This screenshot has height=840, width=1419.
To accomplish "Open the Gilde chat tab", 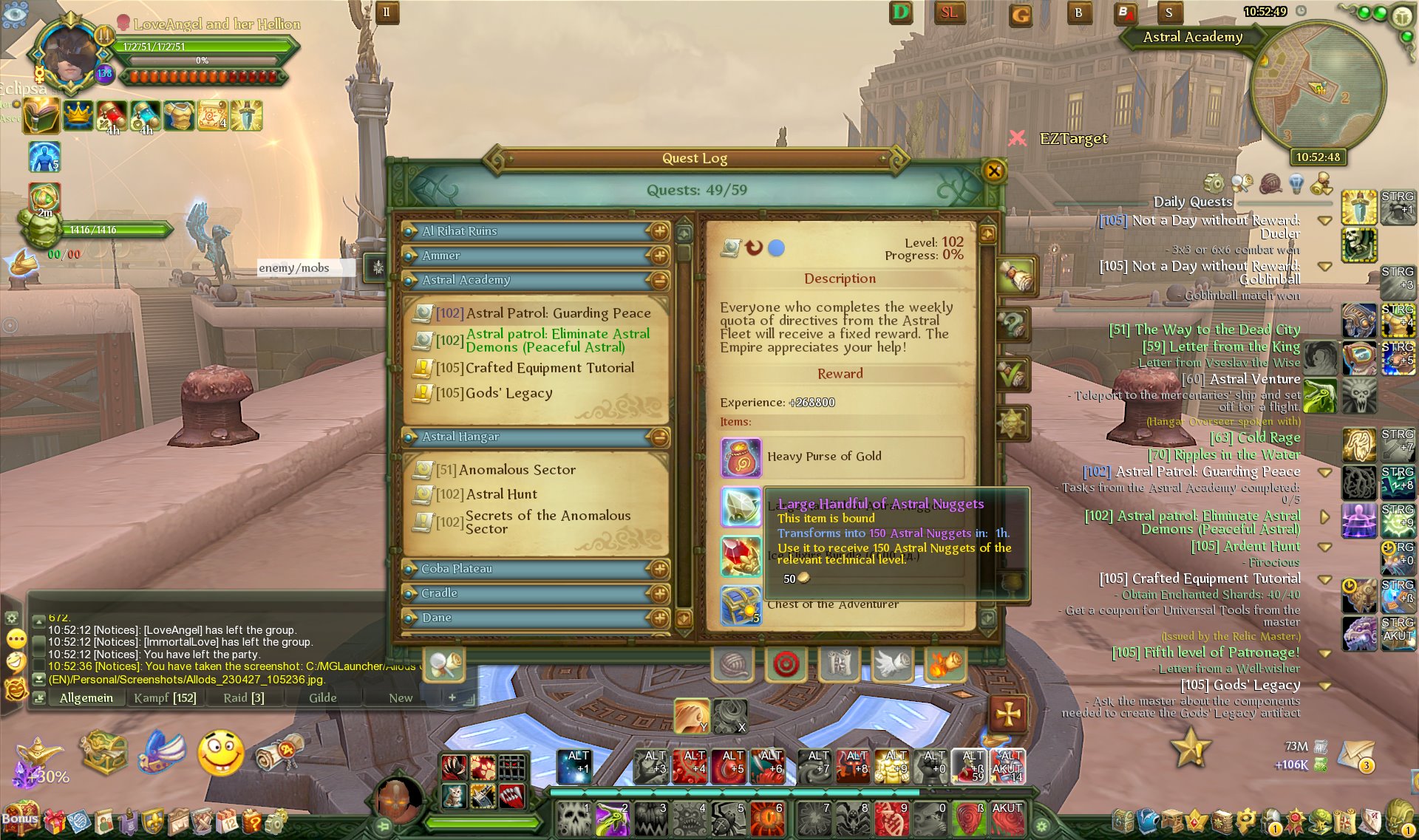I will tap(322, 698).
